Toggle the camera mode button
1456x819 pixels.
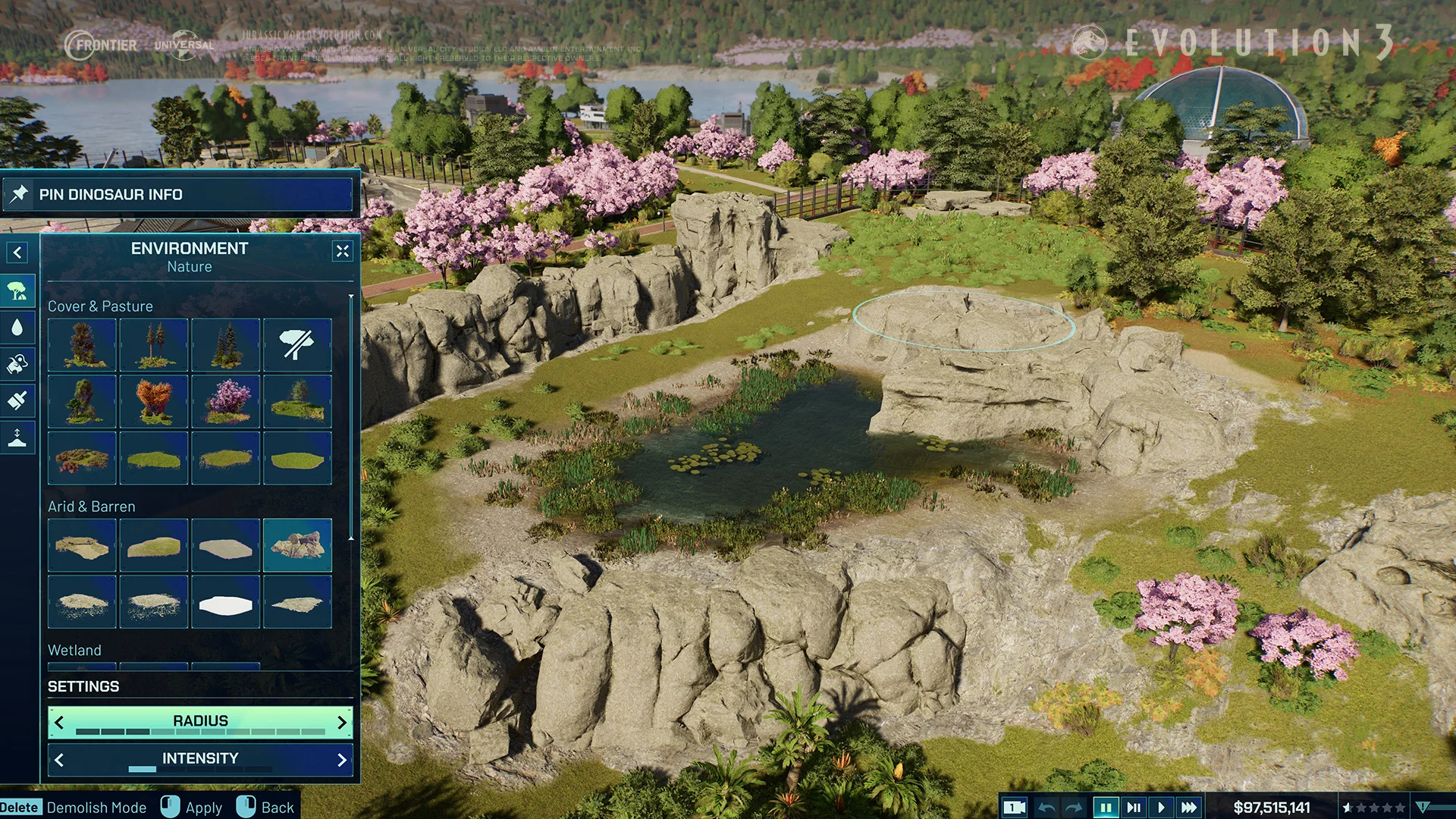(x=1014, y=808)
